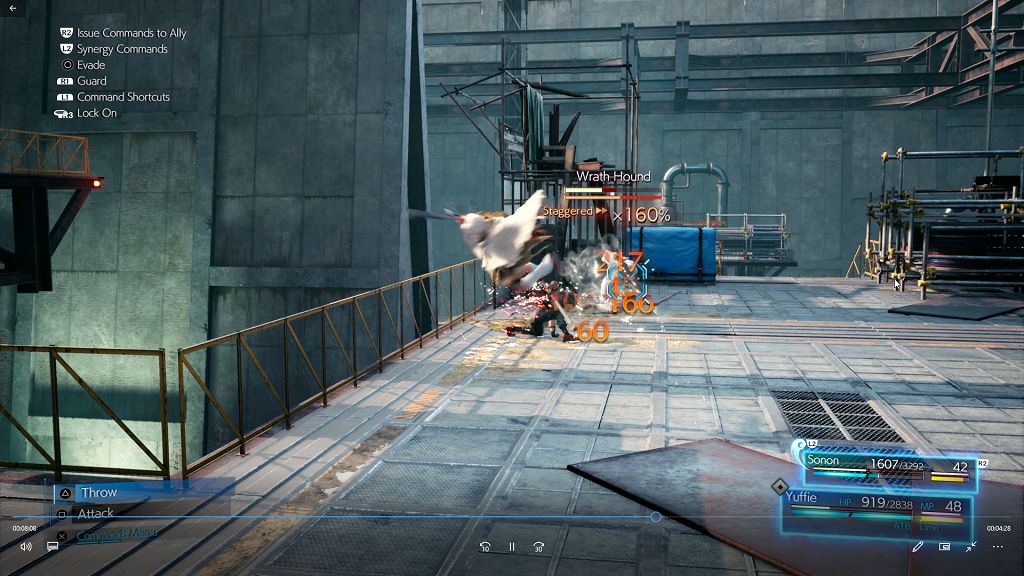This screenshot has height=576, width=1024.
Task: Choose the Attack command
Action: coord(96,513)
